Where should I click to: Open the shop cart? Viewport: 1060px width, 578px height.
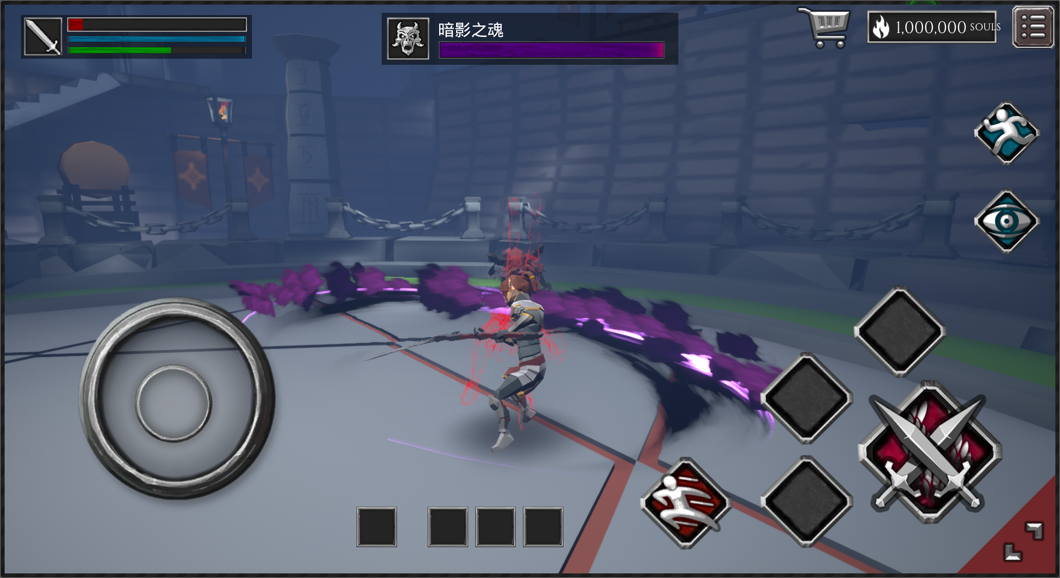[823, 27]
